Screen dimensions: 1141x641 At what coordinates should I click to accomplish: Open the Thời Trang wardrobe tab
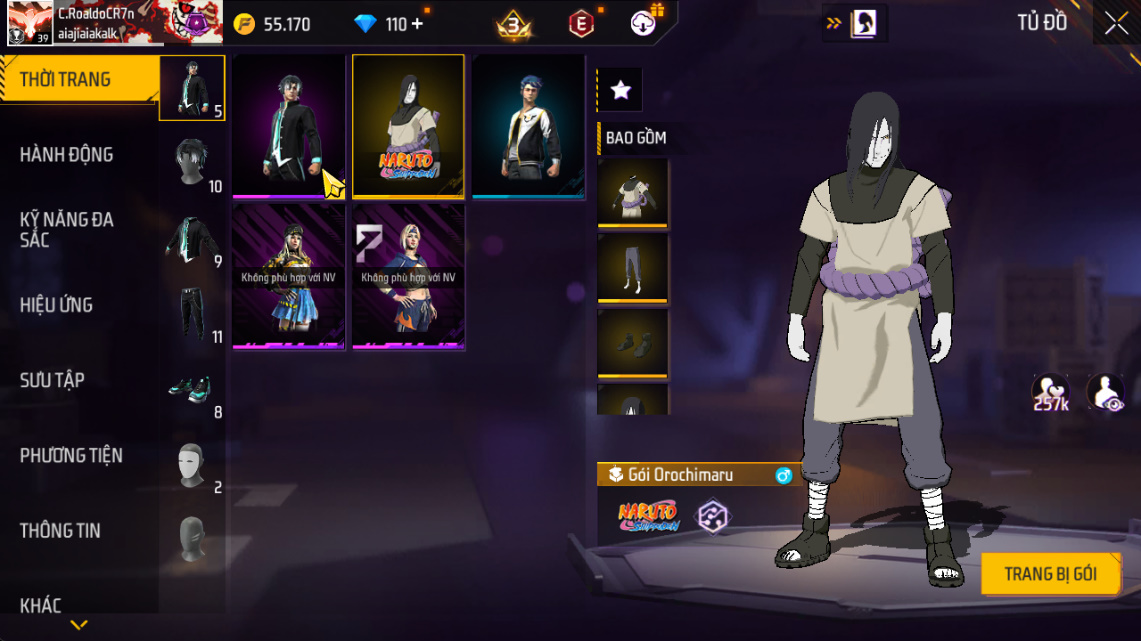coord(66,80)
